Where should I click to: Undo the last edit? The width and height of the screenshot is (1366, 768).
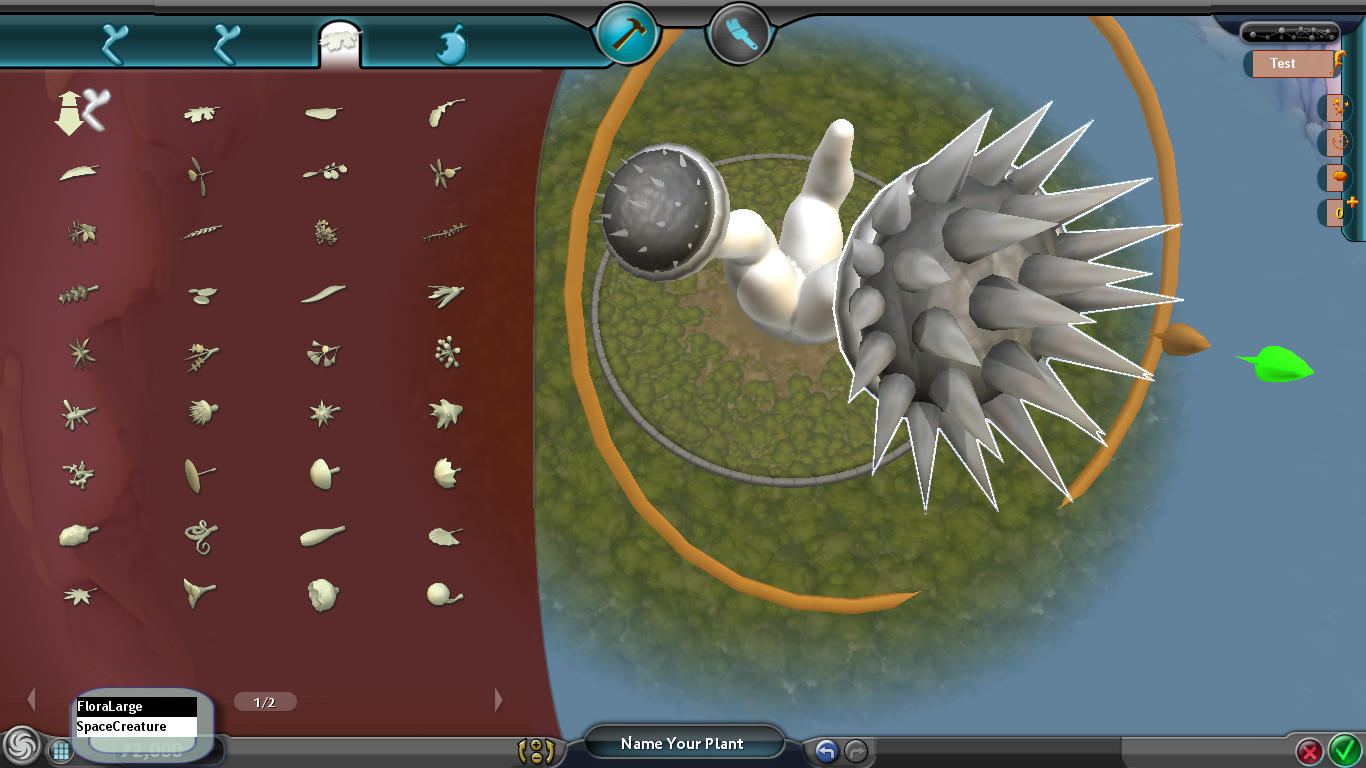pyautogui.click(x=826, y=751)
